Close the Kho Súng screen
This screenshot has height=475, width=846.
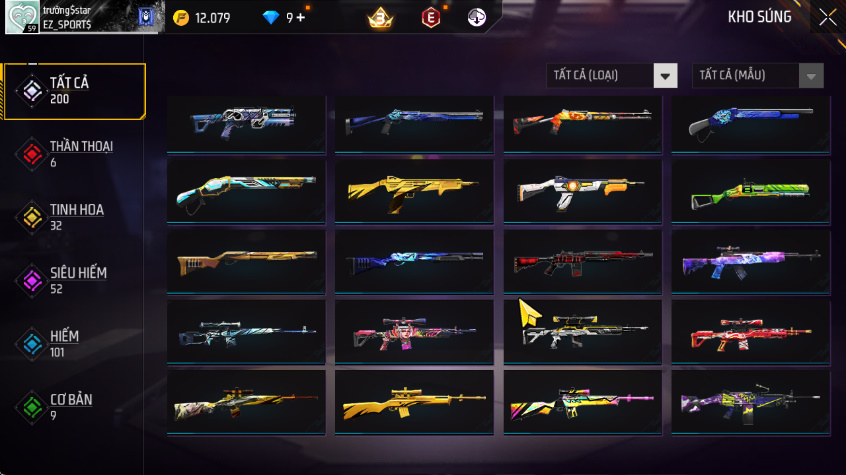click(828, 17)
